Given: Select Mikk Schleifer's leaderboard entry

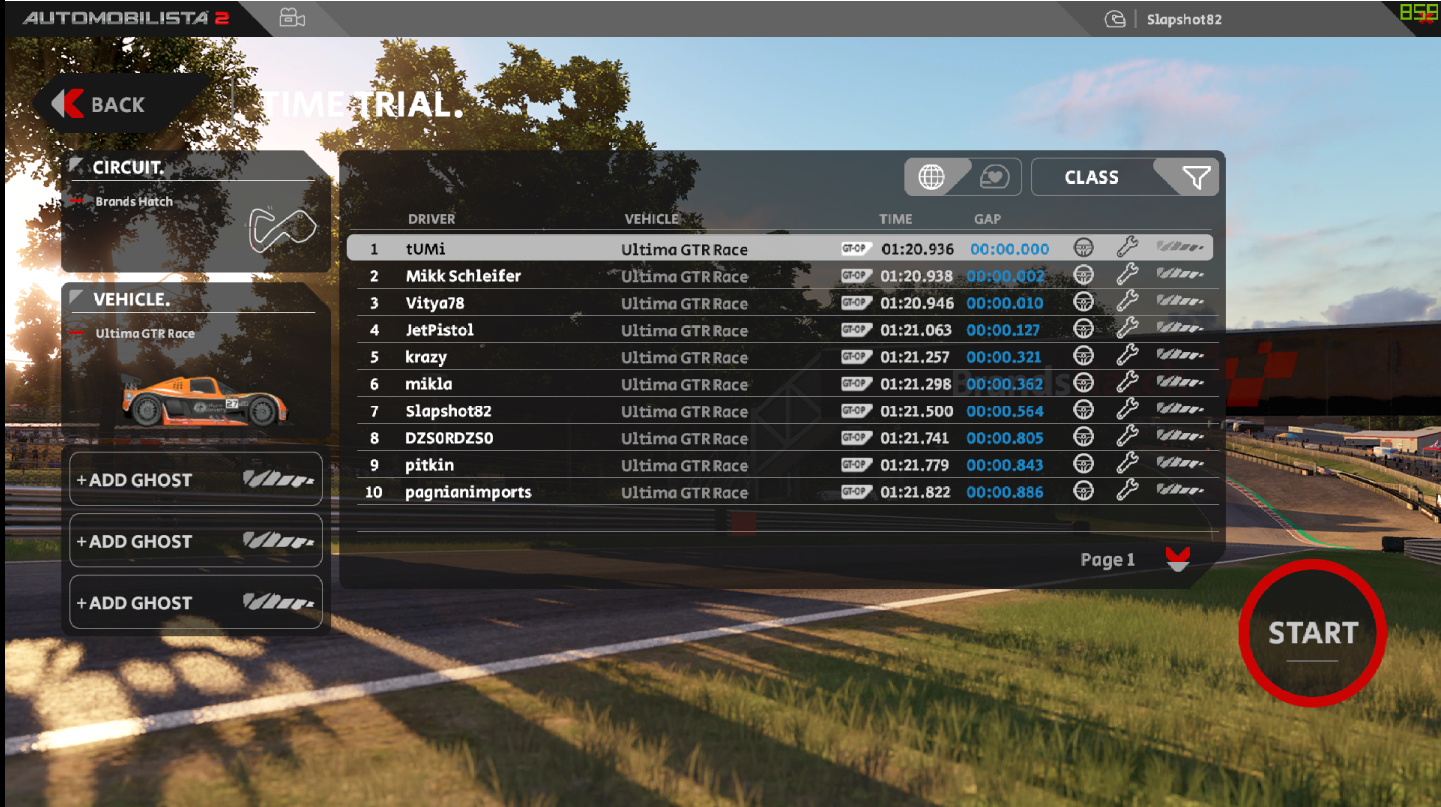Looking at the screenshot, I should pyautogui.click(x=600, y=276).
